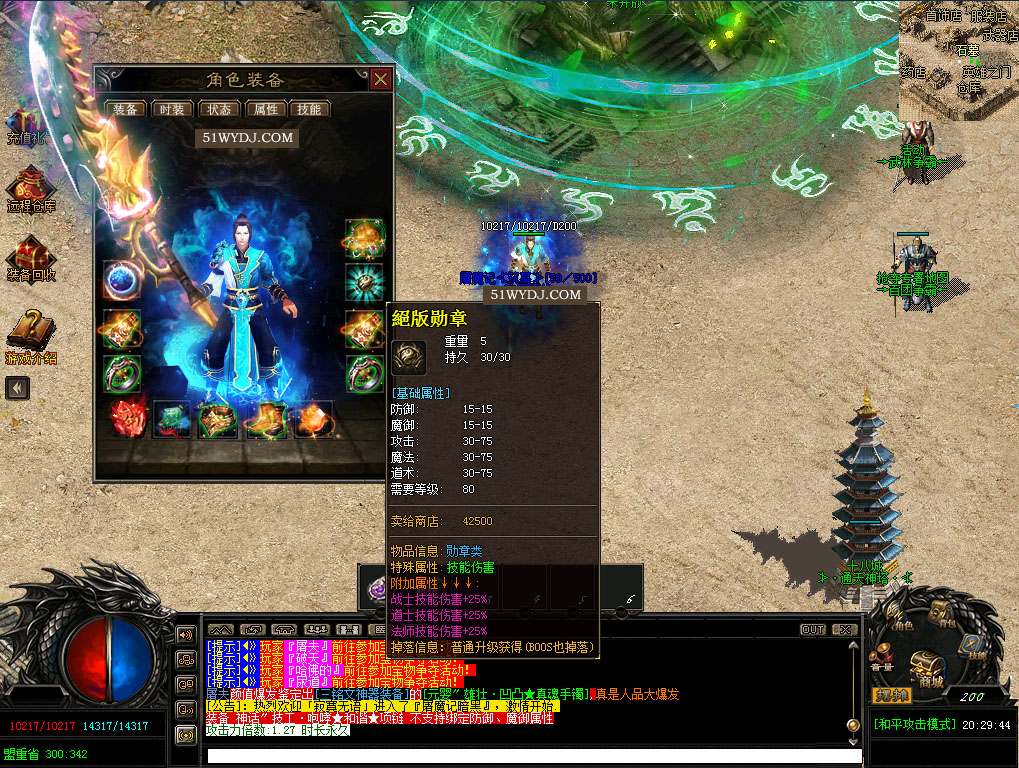Switch to the 装备 equipment tab

[x=126, y=110]
